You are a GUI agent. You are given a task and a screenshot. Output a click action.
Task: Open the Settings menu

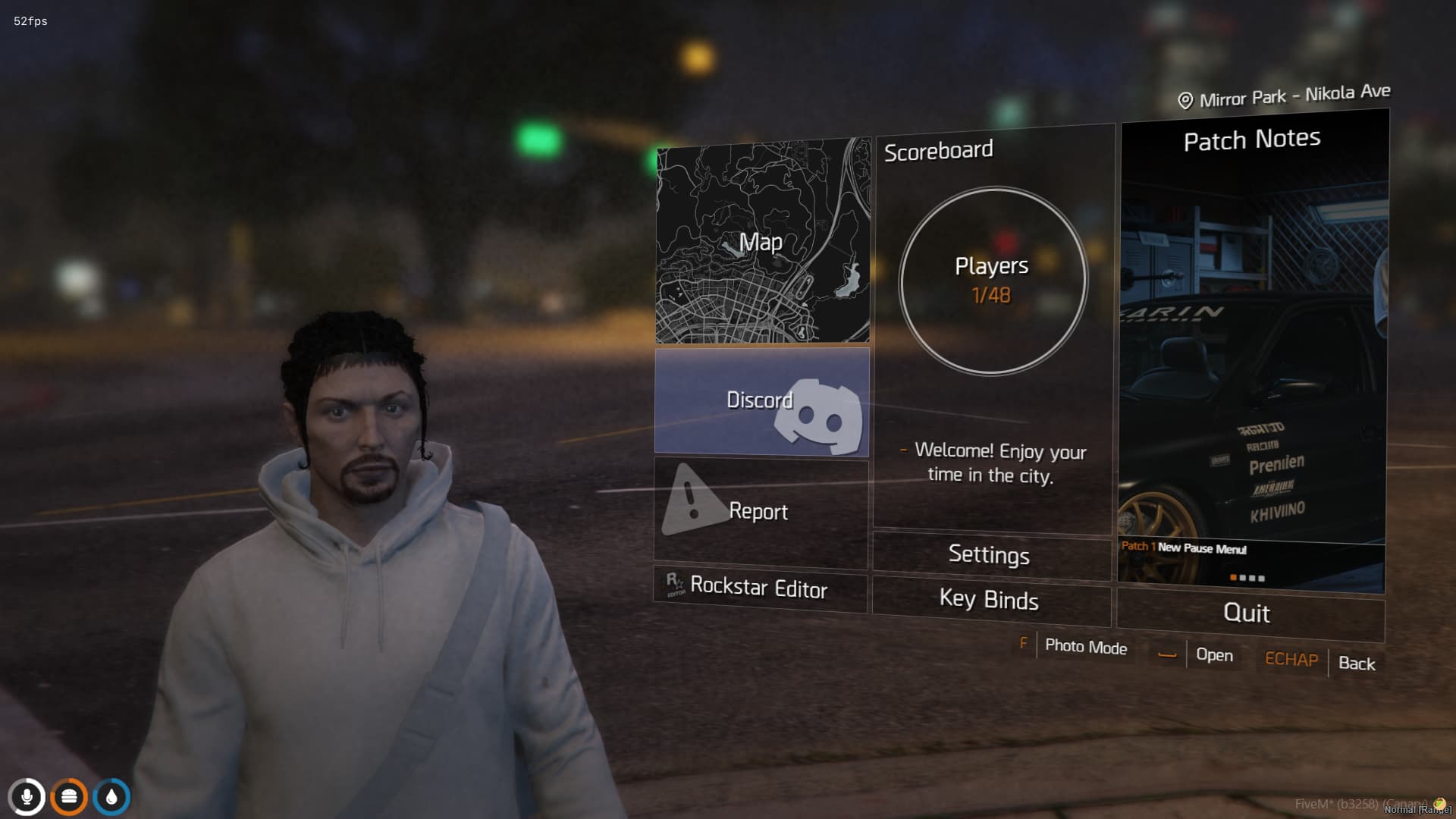click(x=990, y=555)
